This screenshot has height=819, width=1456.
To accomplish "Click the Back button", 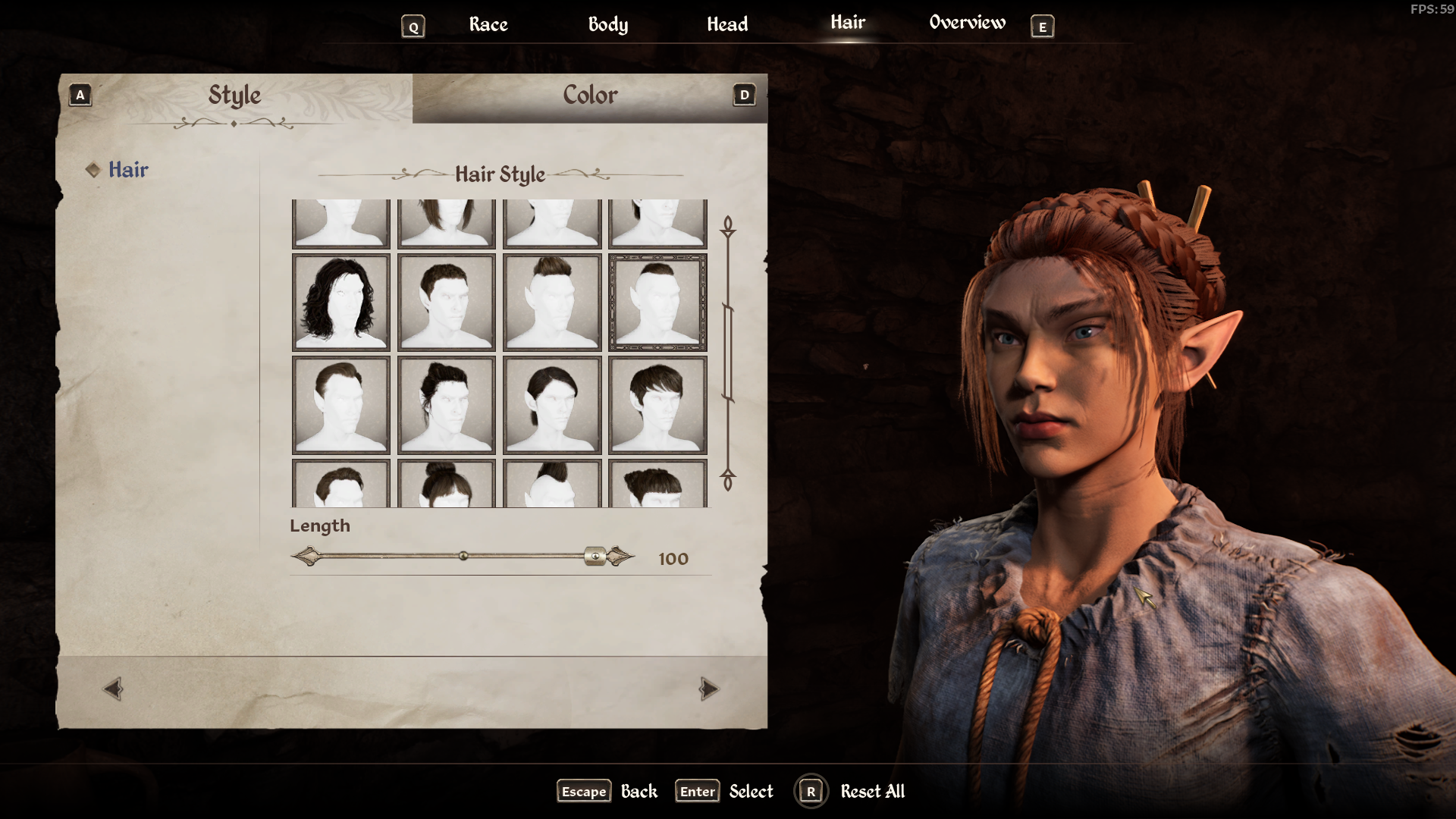I will [x=639, y=792].
